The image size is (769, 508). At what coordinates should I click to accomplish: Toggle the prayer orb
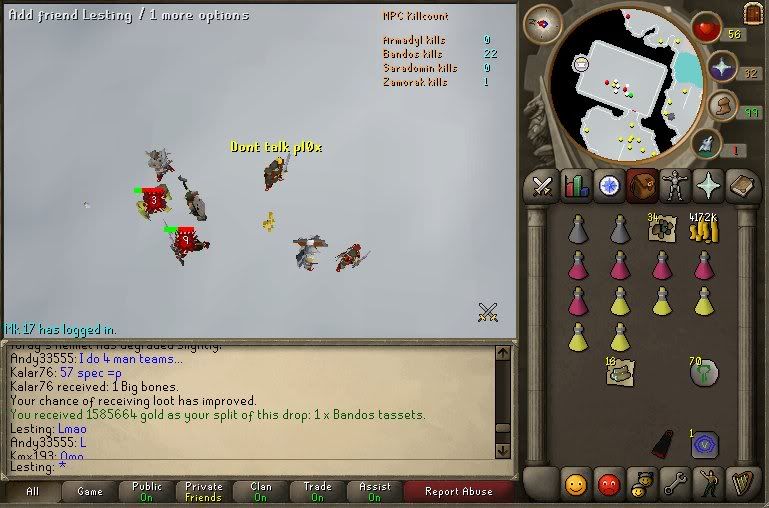click(x=722, y=68)
